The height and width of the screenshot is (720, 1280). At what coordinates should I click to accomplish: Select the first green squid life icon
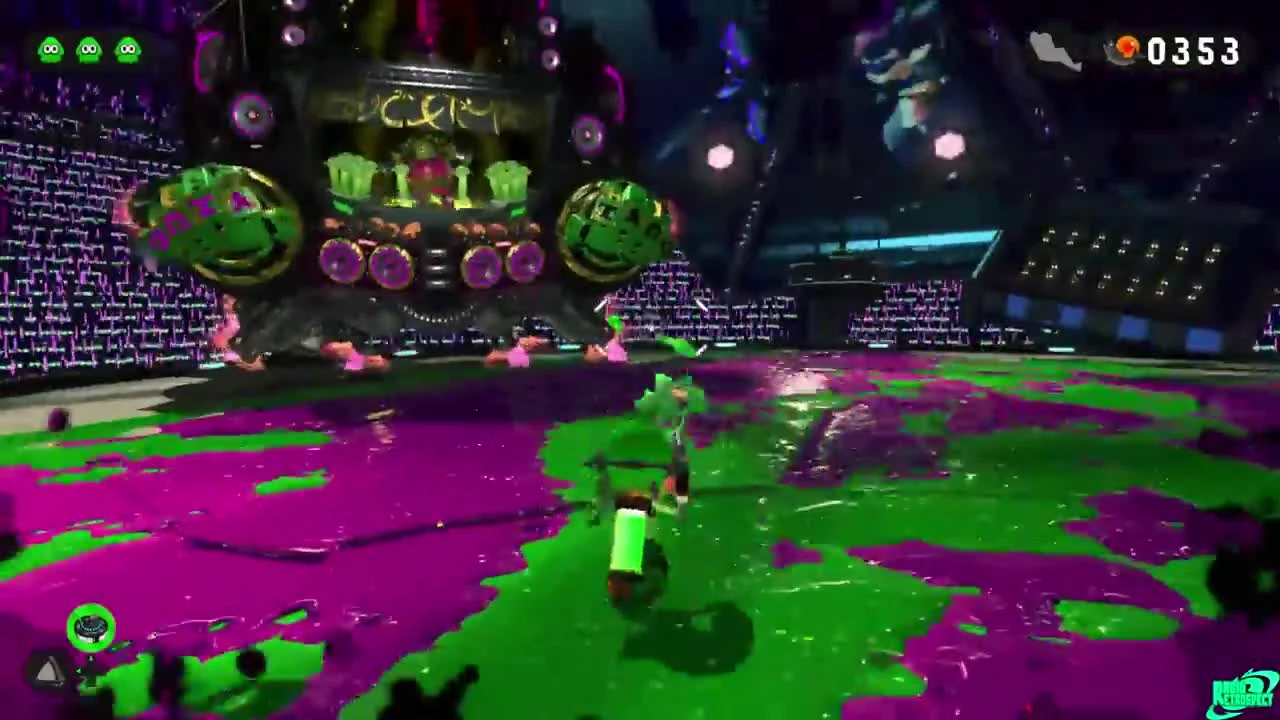click(x=50, y=48)
